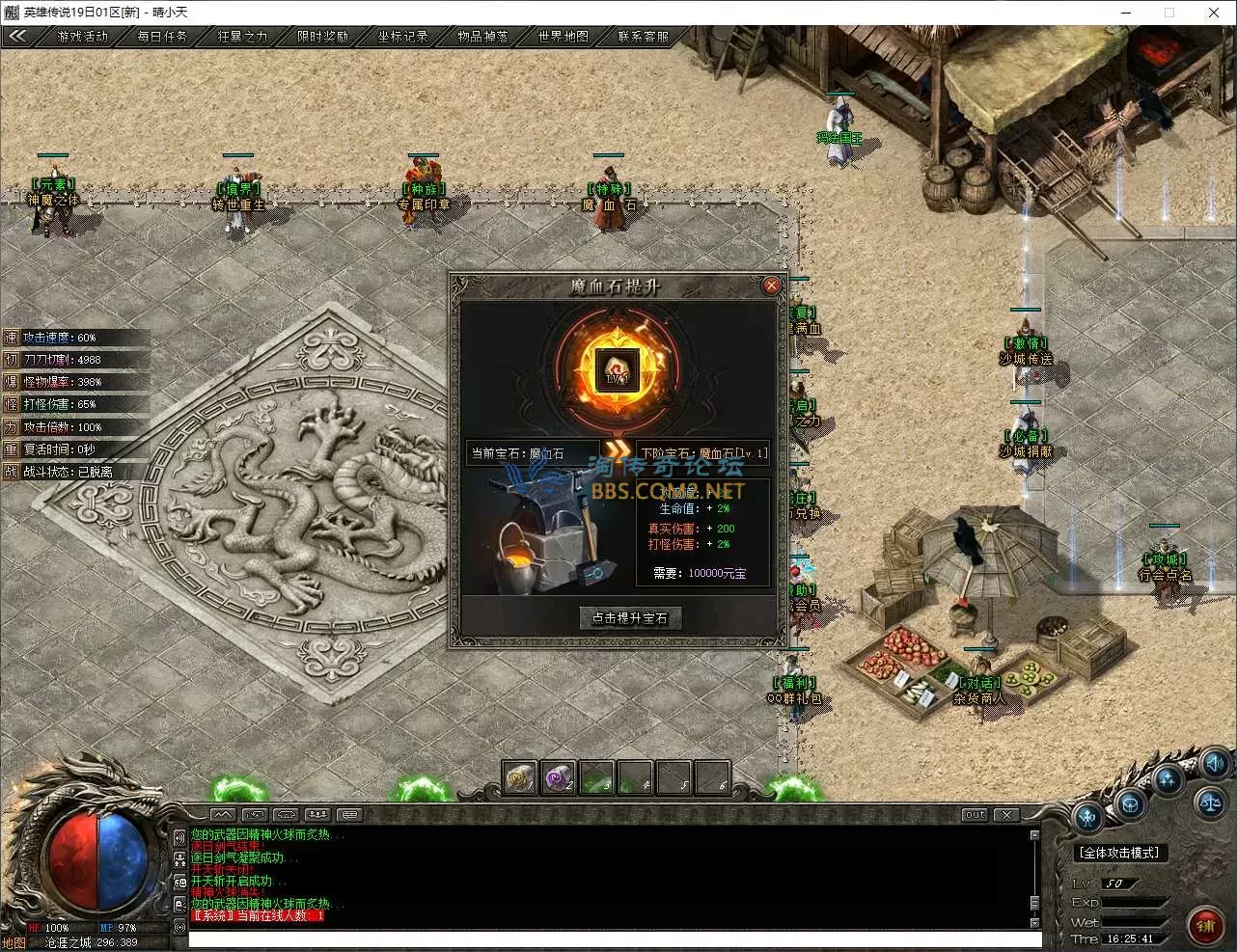Viewport: 1237px width, 952px height.
Task: Click the 'out' button above chat
Action: 976,815
